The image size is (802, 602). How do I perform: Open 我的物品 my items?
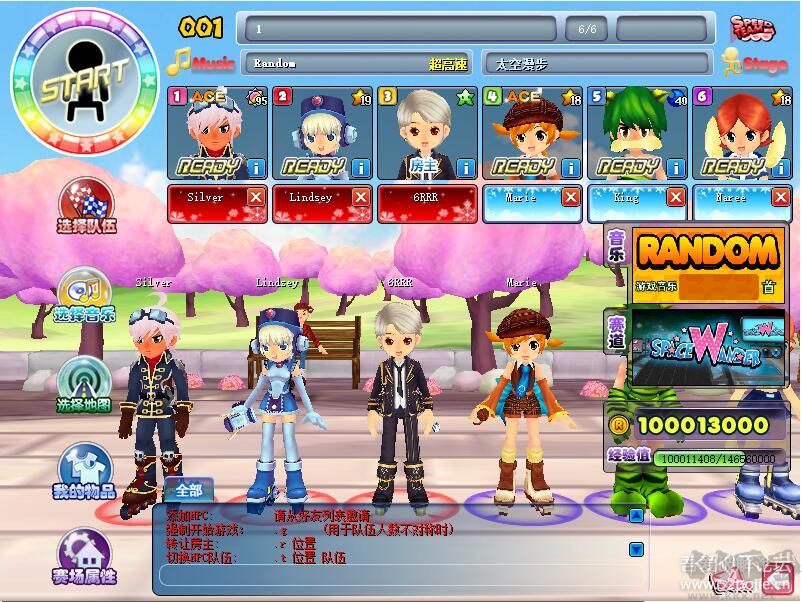click(85, 470)
